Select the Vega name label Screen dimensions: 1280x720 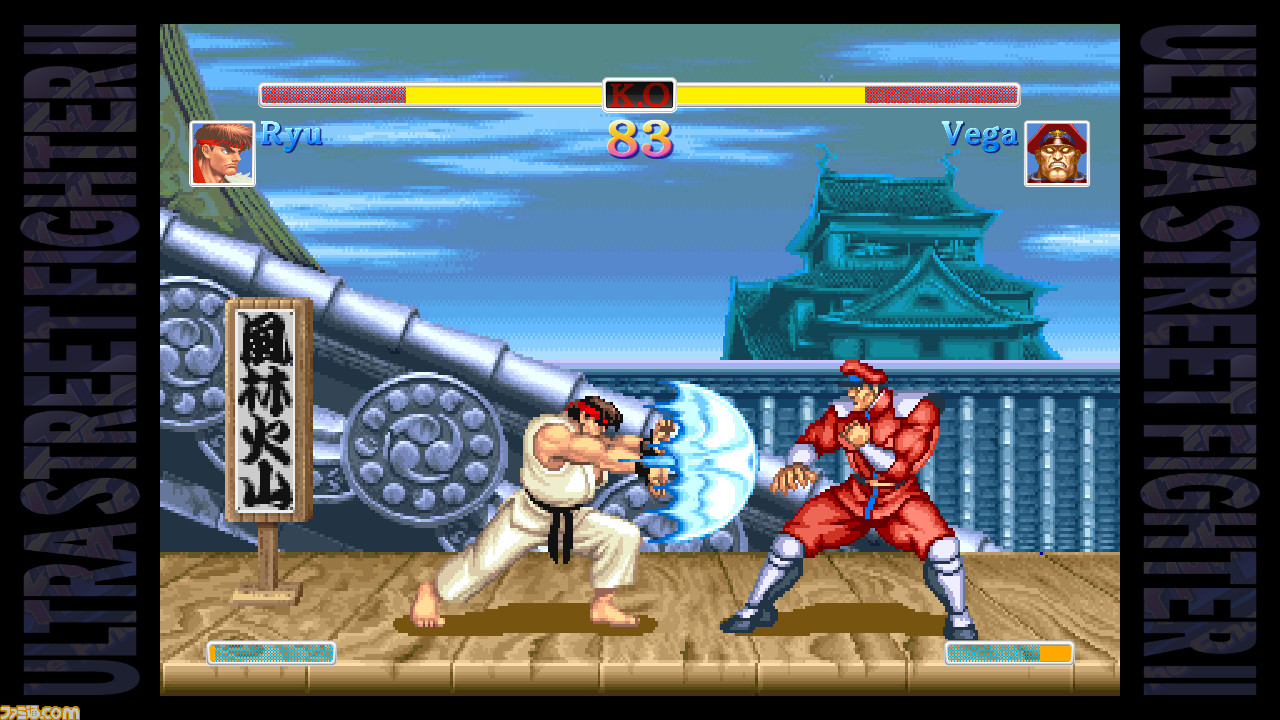980,132
